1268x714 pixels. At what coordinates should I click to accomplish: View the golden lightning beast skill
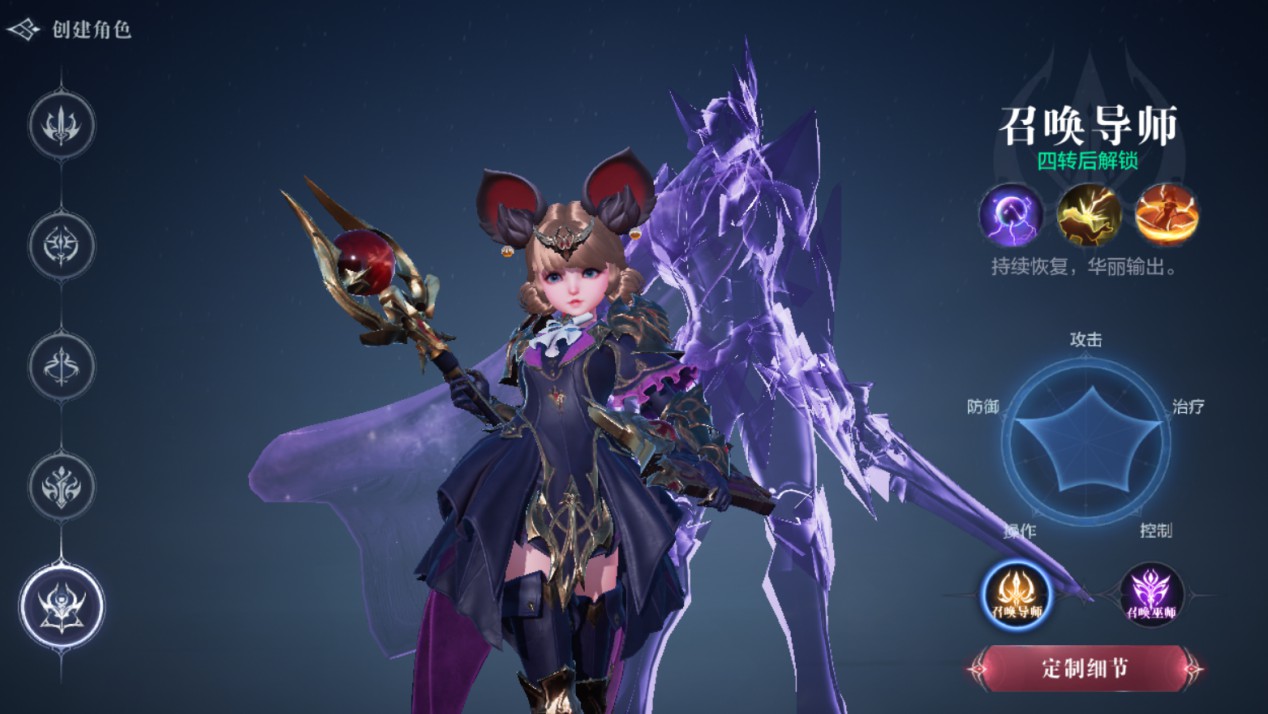click(x=1089, y=215)
